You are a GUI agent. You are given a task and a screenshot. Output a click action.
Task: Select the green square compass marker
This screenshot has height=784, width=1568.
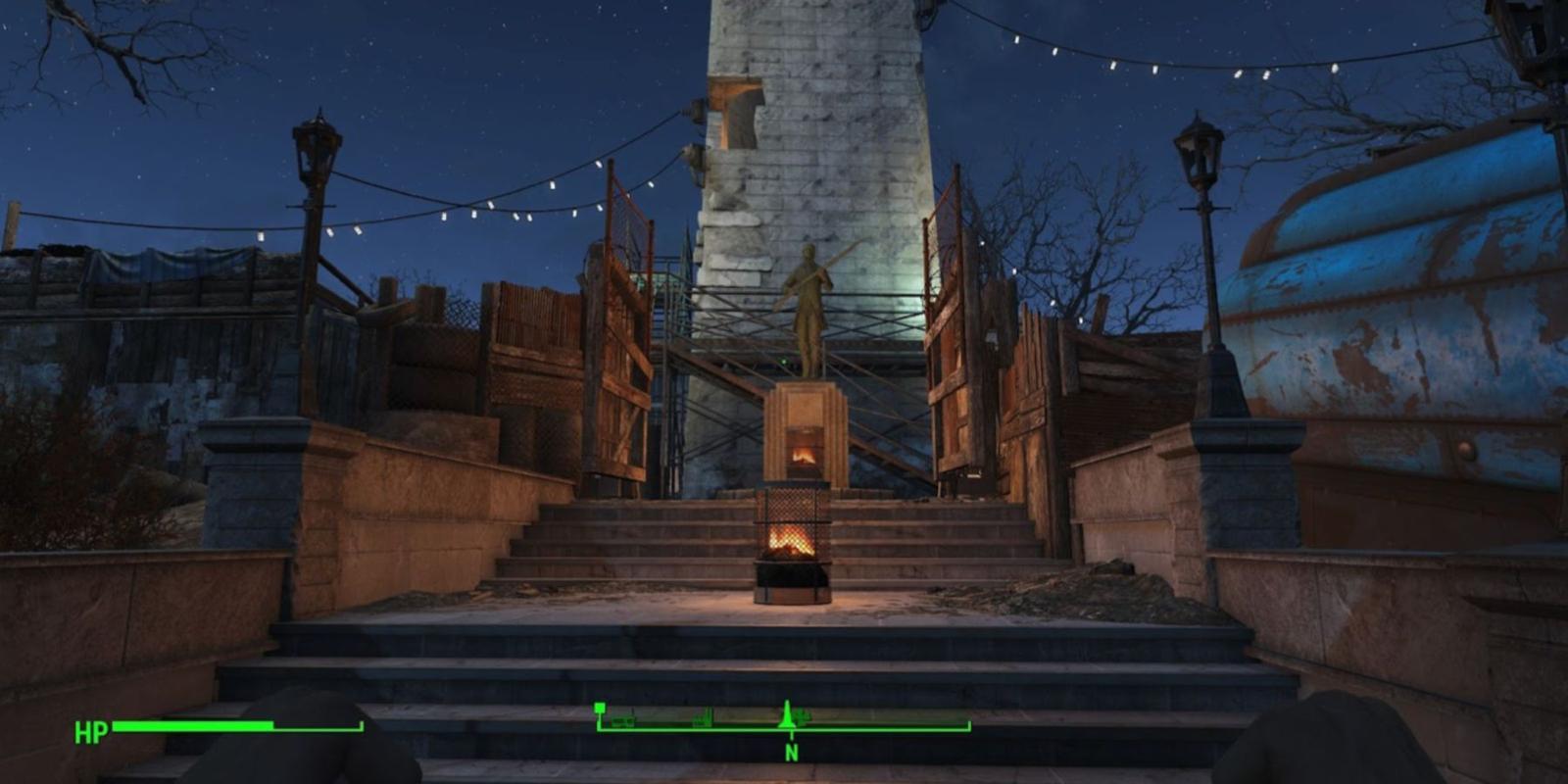(600, 708)
